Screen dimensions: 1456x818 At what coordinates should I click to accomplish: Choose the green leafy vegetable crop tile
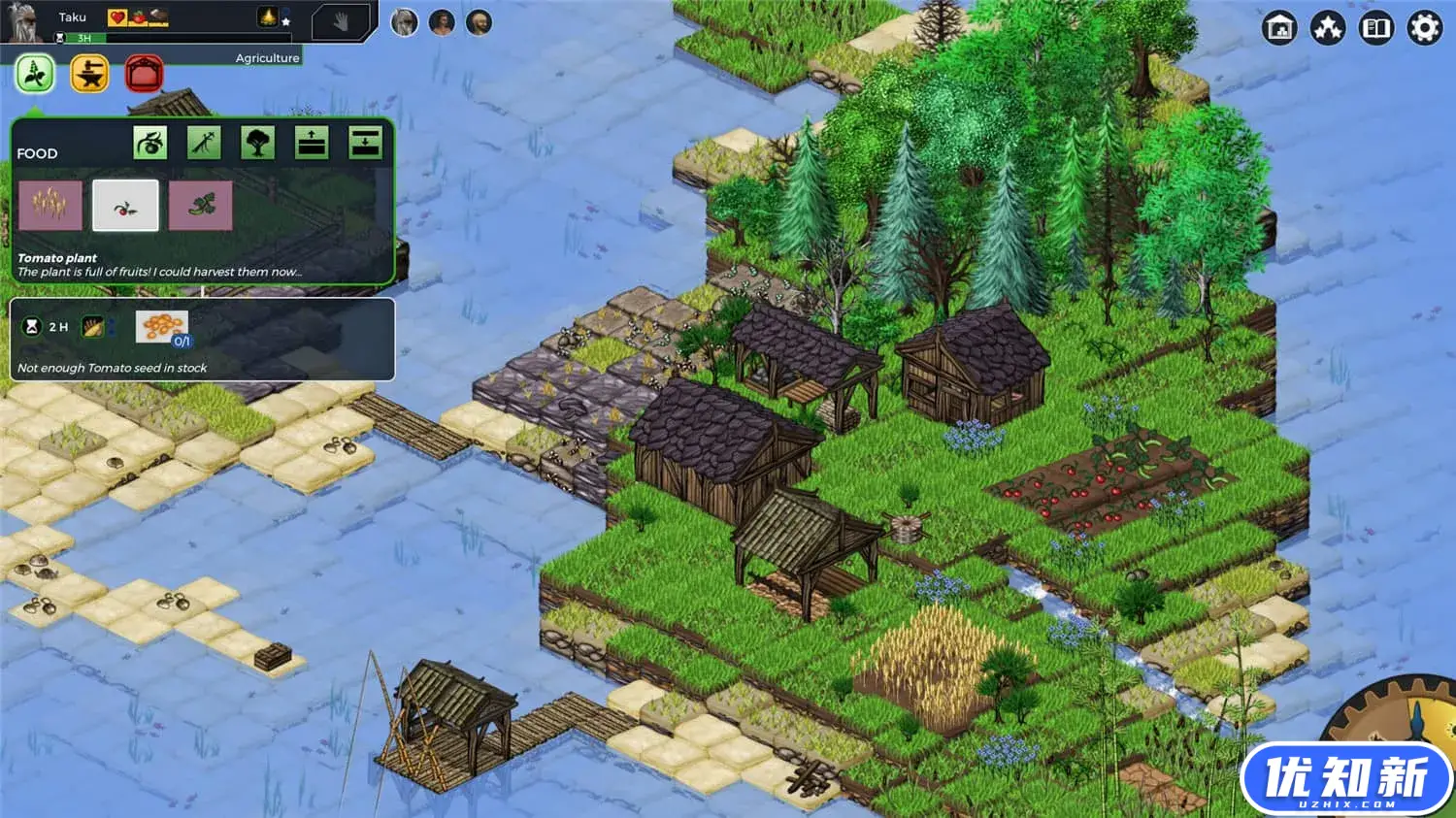pos(201,205)
